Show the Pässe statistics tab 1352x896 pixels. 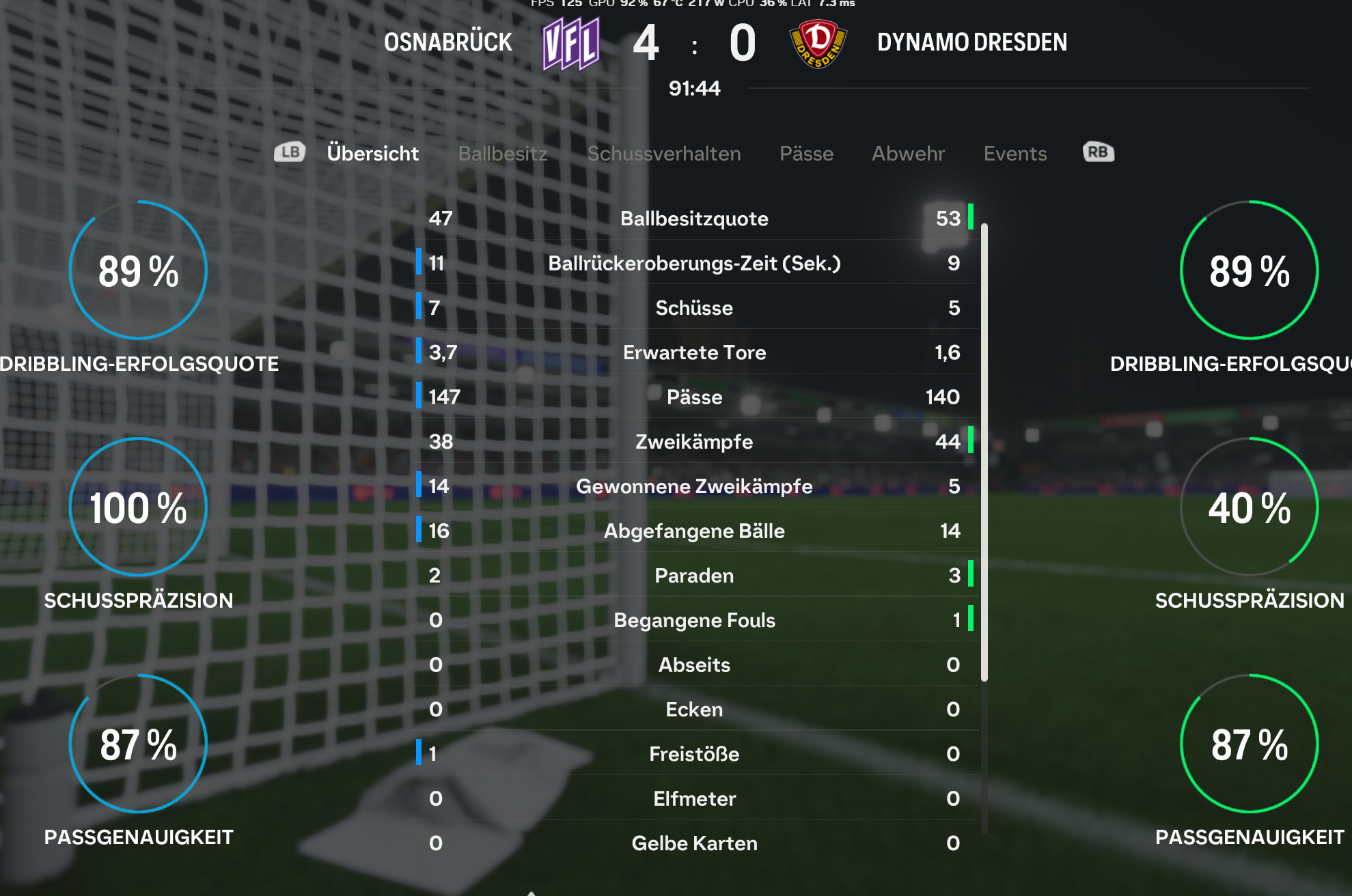tap(806, 153)
